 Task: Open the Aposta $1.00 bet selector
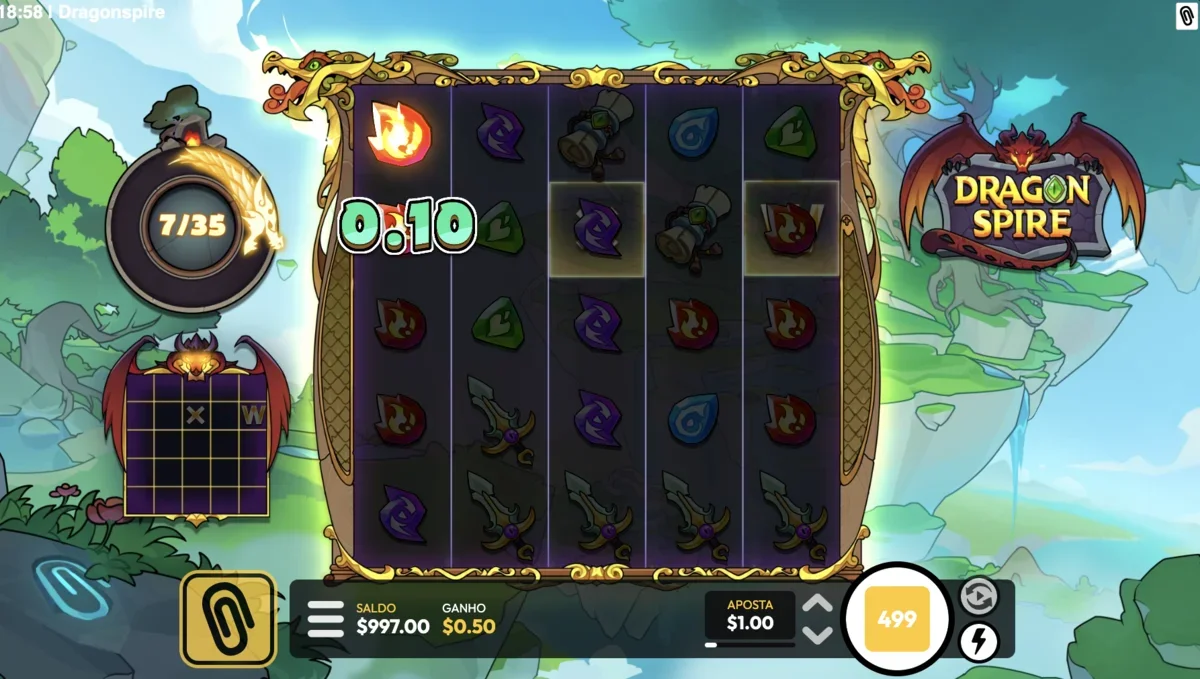pyautogui.click(x=749, y=615)
